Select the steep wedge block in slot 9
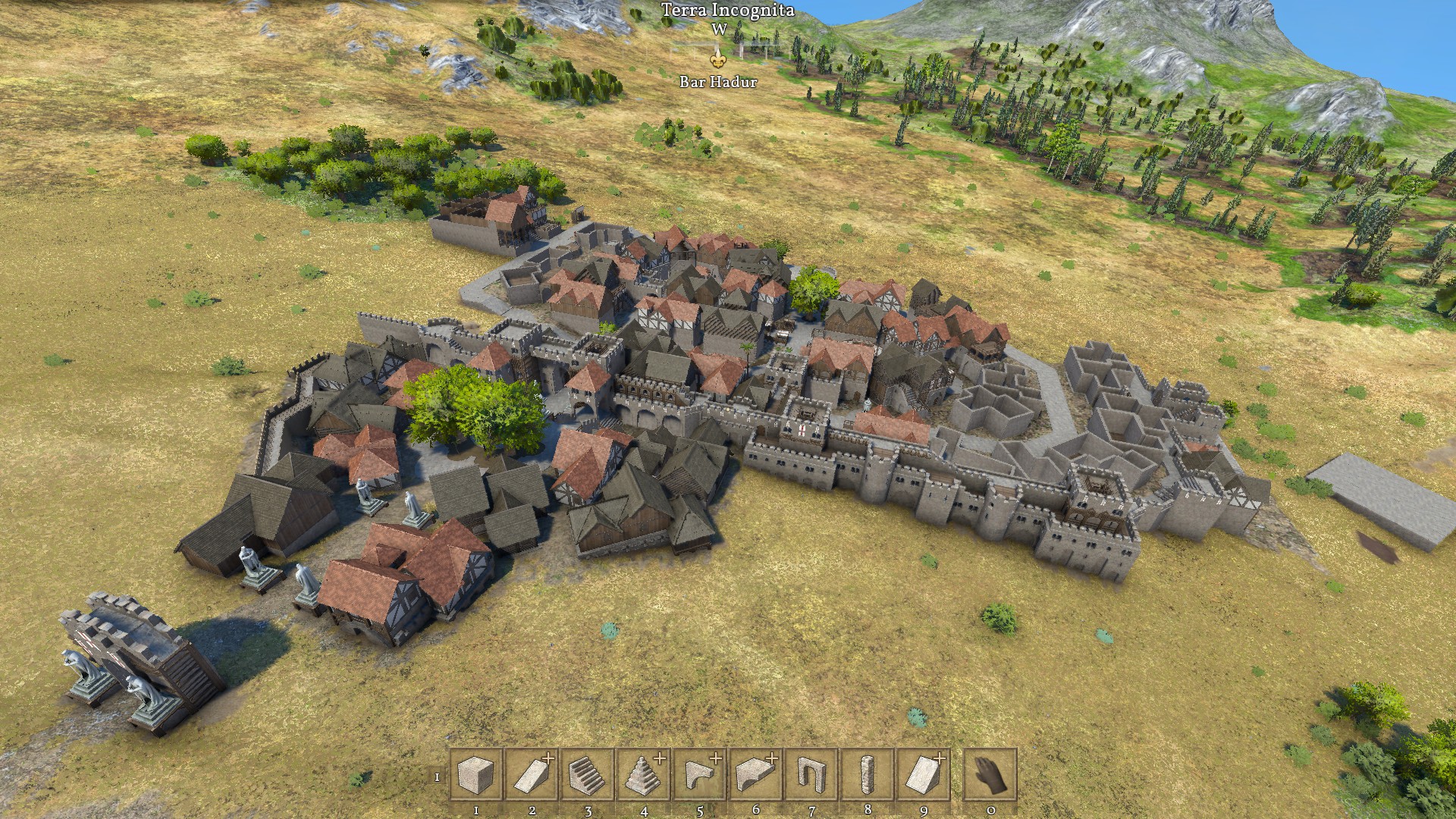Image resolution: width=1456 pixels, height=819 pixels. tap(924, 775)
